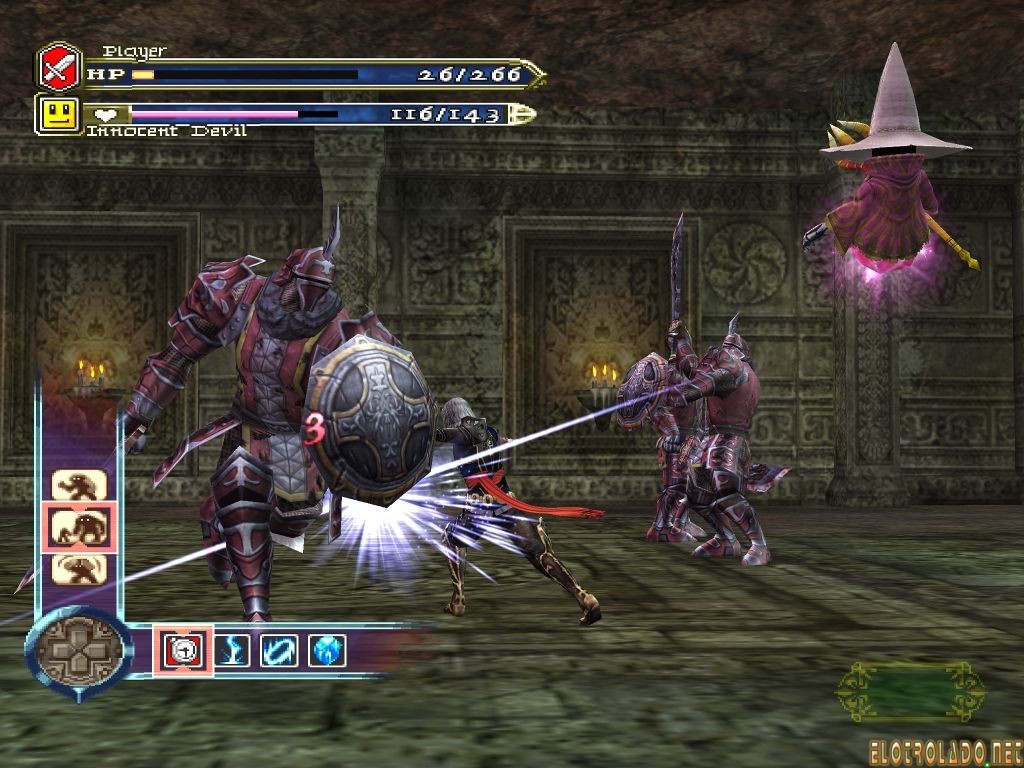
Task: Choose the top creature stance command
Action: (x=79, y=486)
